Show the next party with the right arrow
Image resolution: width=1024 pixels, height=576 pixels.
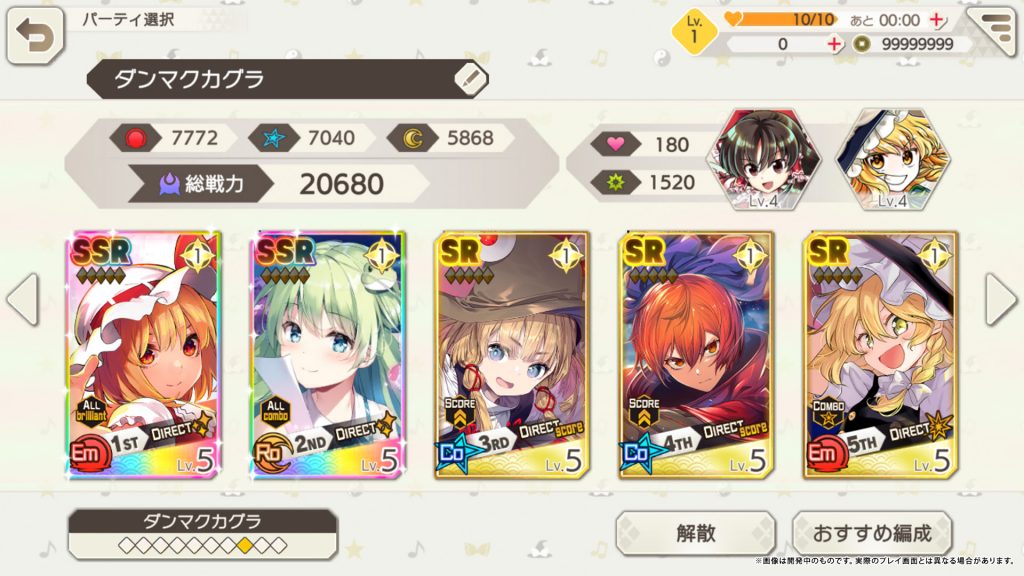[1001, 300]
